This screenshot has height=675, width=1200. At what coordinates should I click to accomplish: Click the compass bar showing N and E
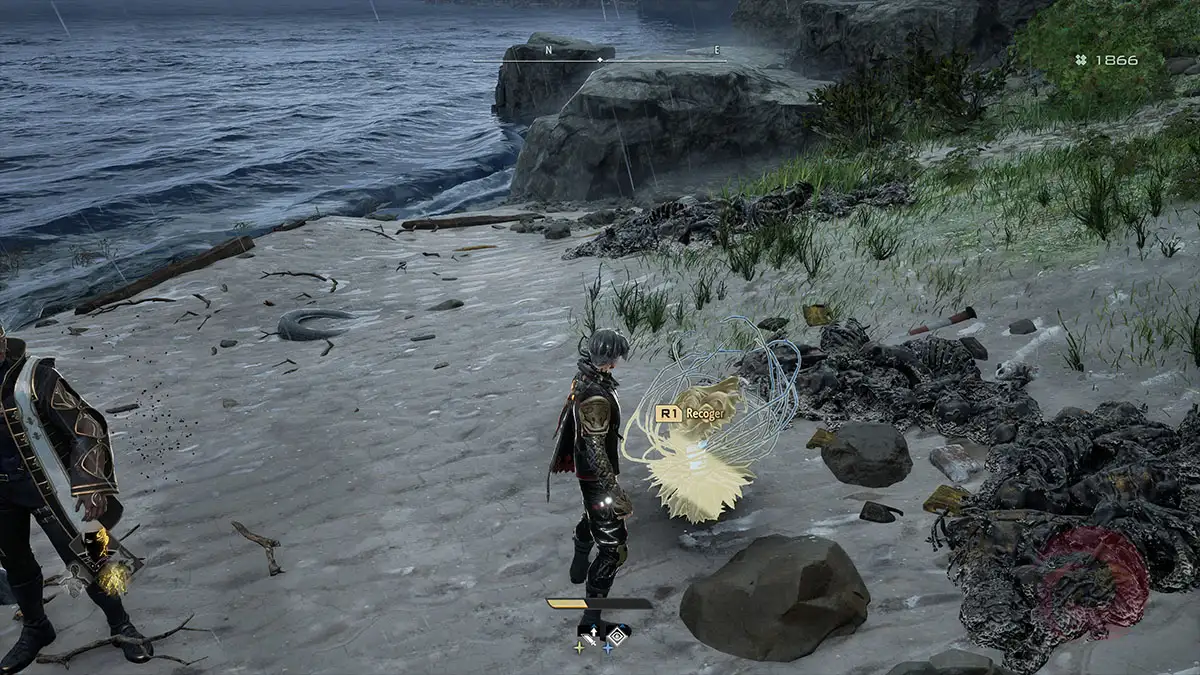[x=600, y=59]
